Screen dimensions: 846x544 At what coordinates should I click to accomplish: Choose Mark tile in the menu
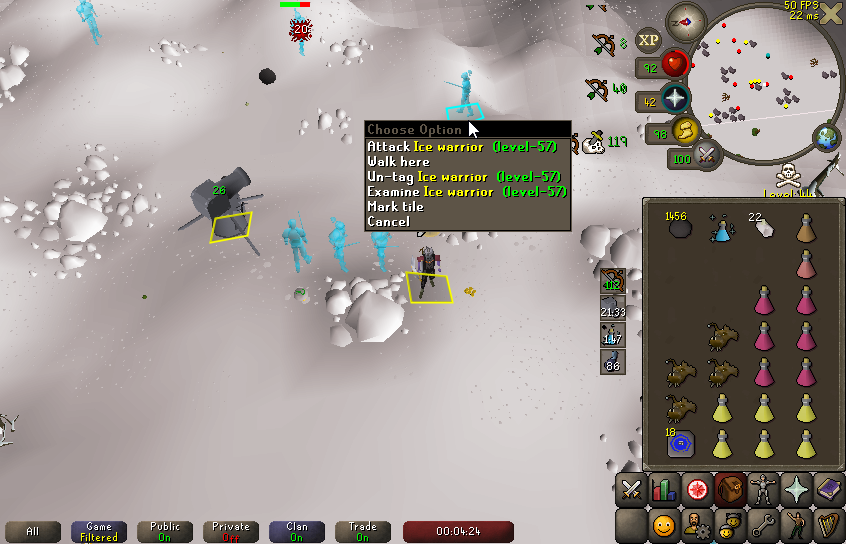coord(395,206)
